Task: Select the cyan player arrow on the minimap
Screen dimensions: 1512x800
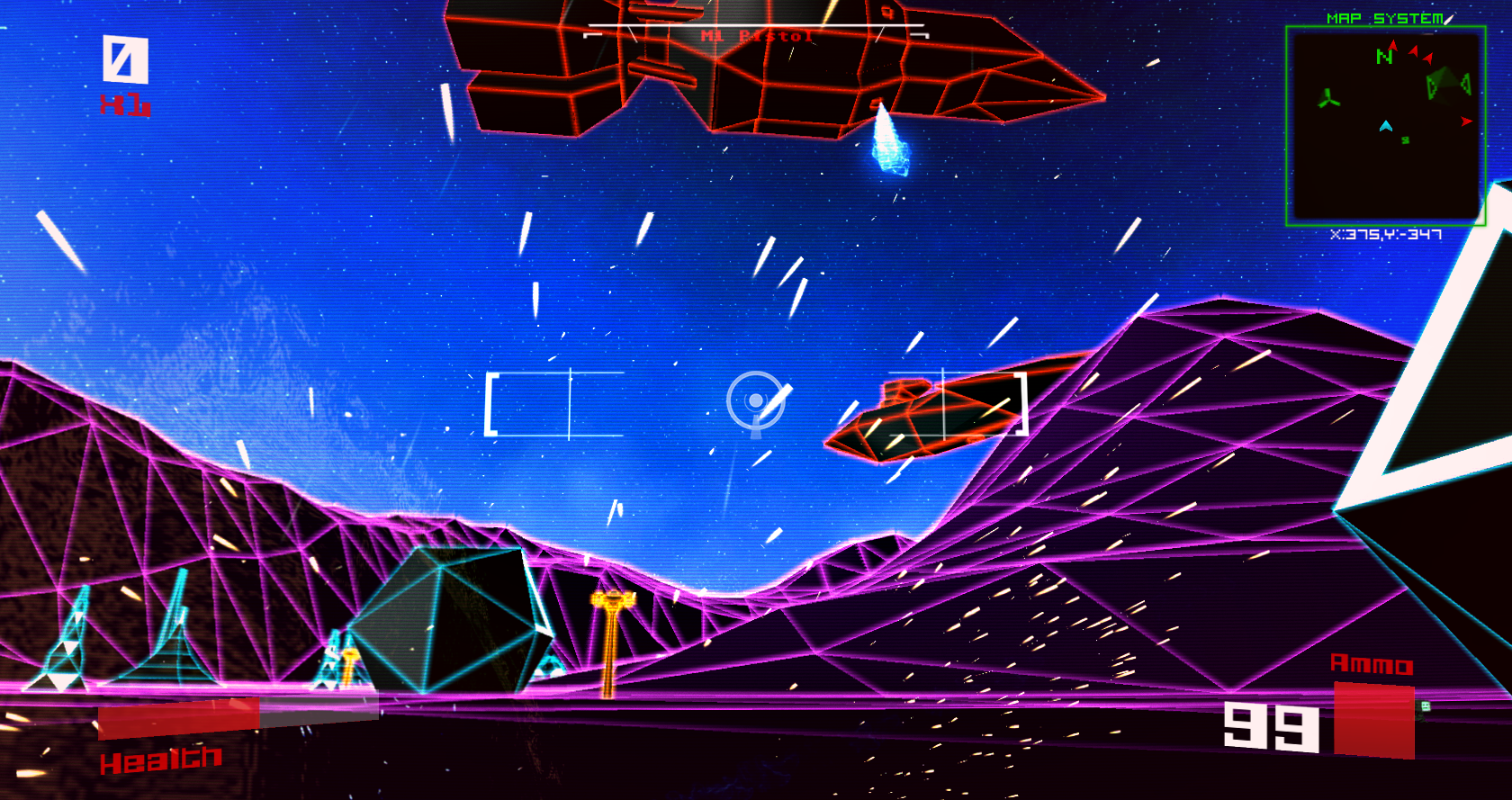Action: pos(1387,127)
